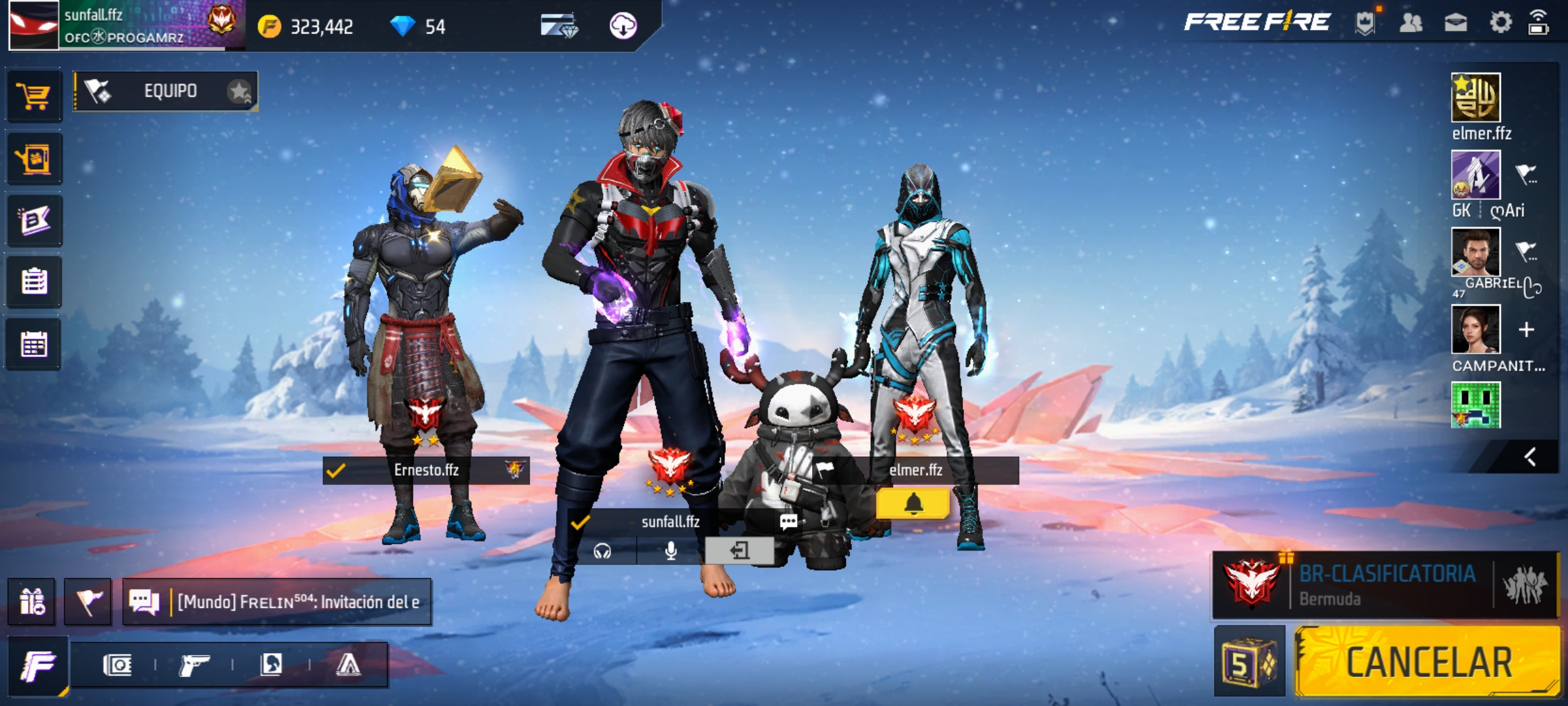This screenshot has height=706, width=1568.
Task: Open the weapons pistol icon
Action: pos(194,665)
